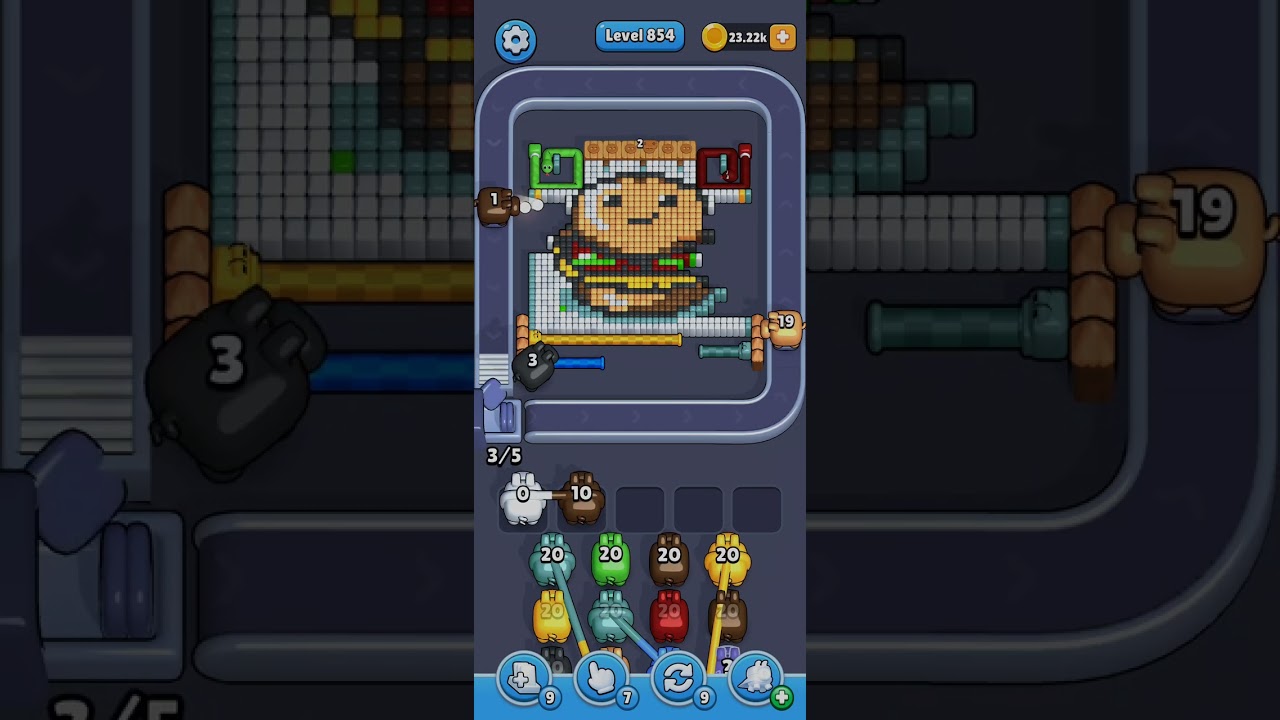Choose the brown 20 bunny in top row
The width and height of the screenshot is (1280, 720).
click(669, 560)
